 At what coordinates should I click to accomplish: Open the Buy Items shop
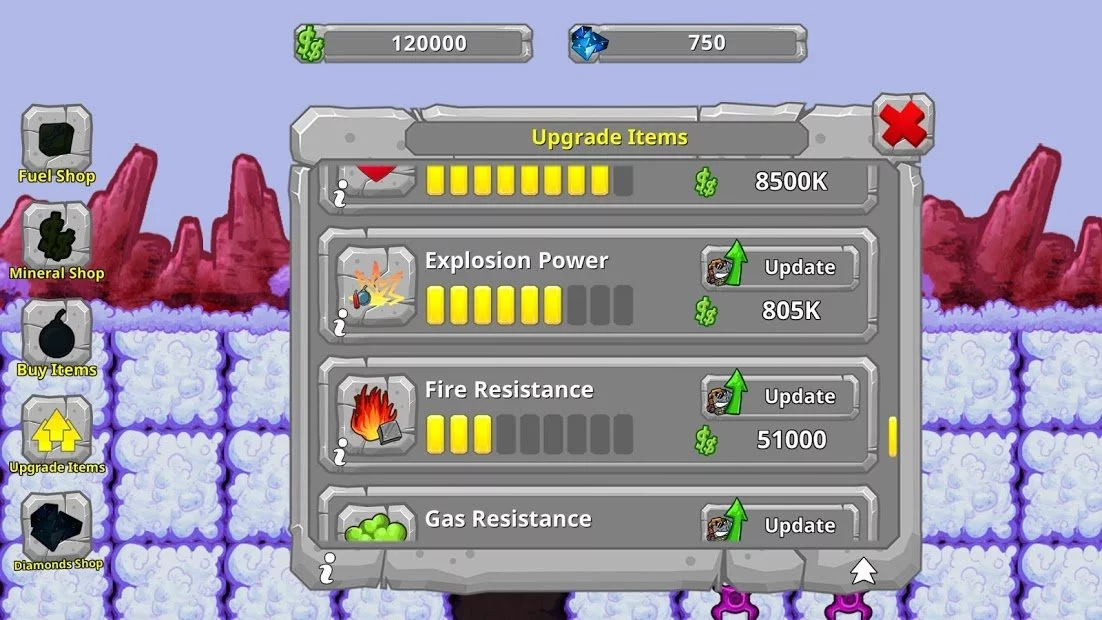pos(57,333)
